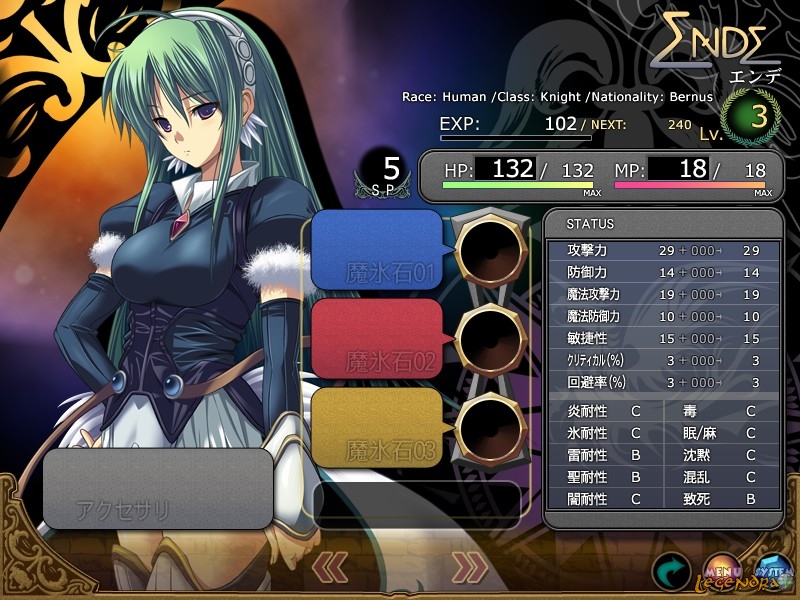This screenshot has height=600, width=800.
Task: Open the MENU orb
Action: 722,570
